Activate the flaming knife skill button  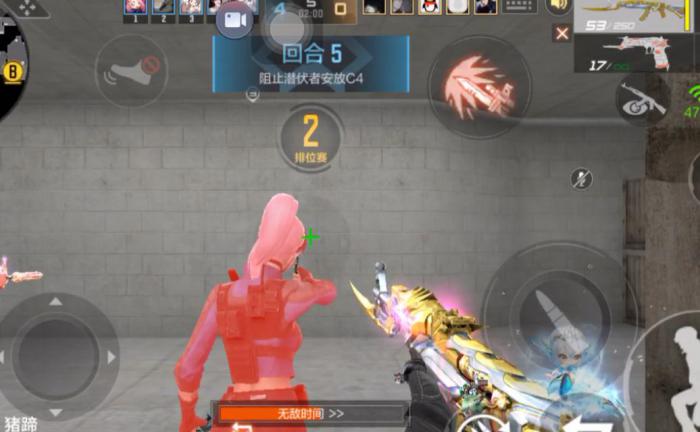click(479, 86)
